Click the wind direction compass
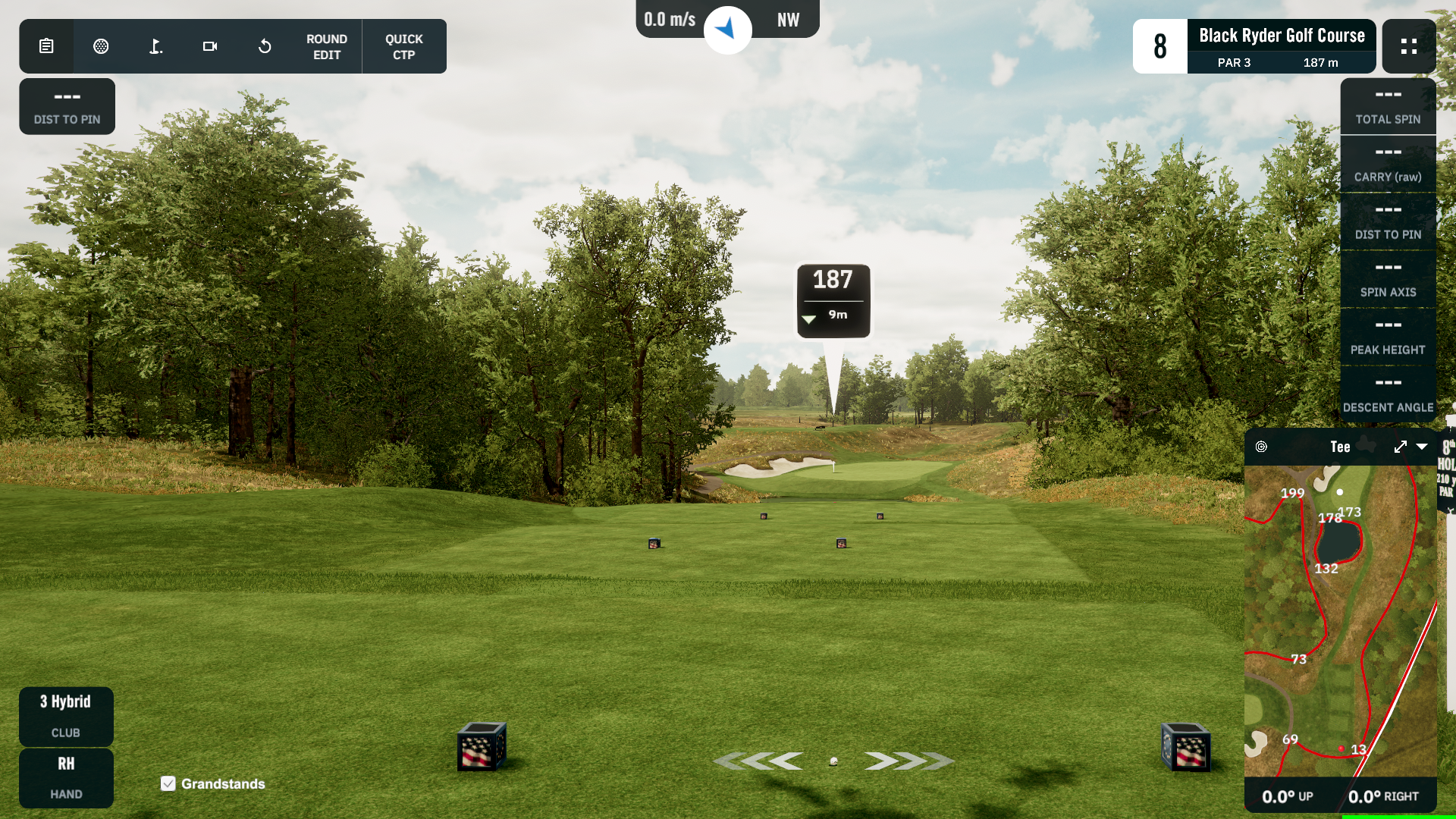 727,30
